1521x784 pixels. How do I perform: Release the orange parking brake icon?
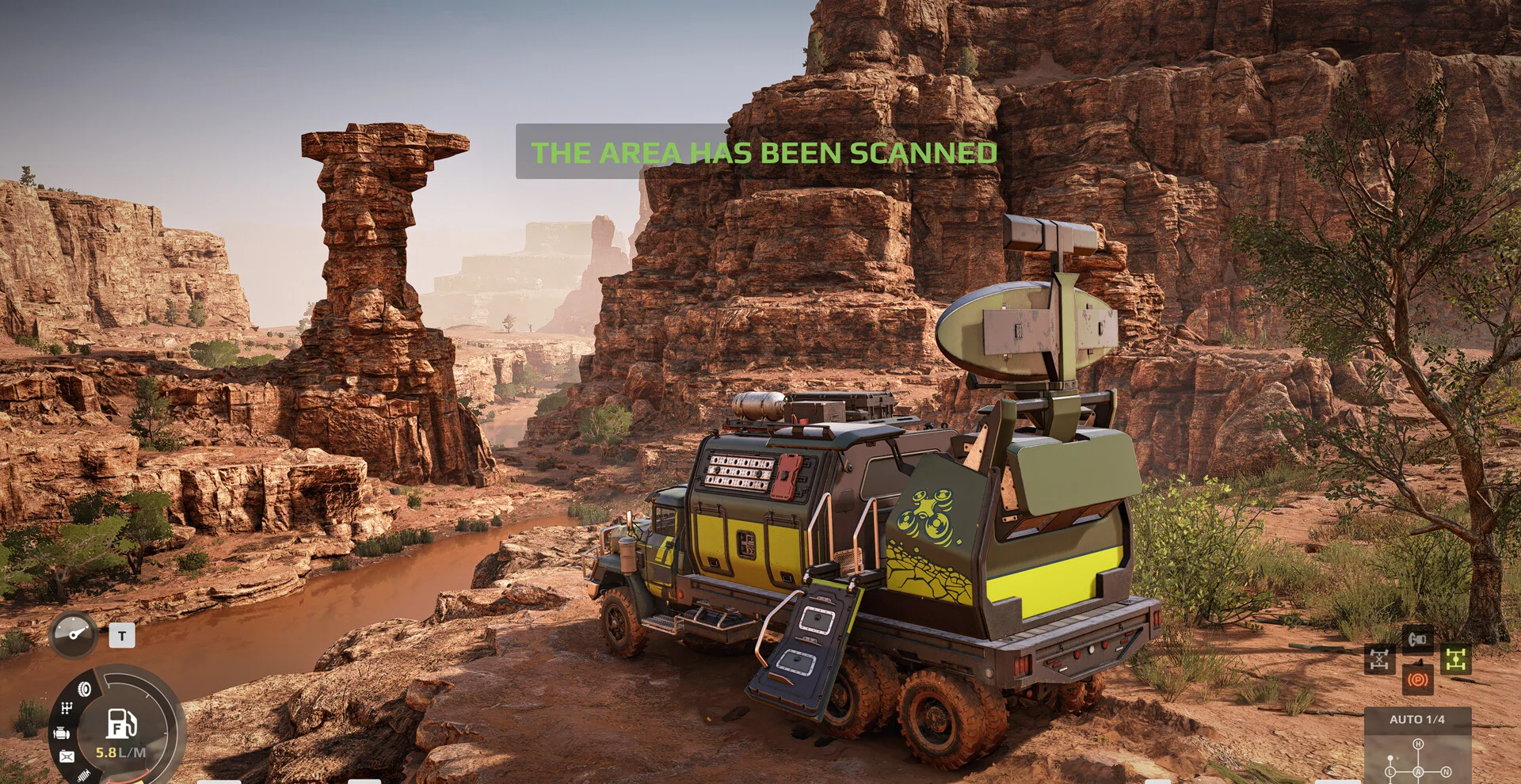click(x=1417, y=680)
